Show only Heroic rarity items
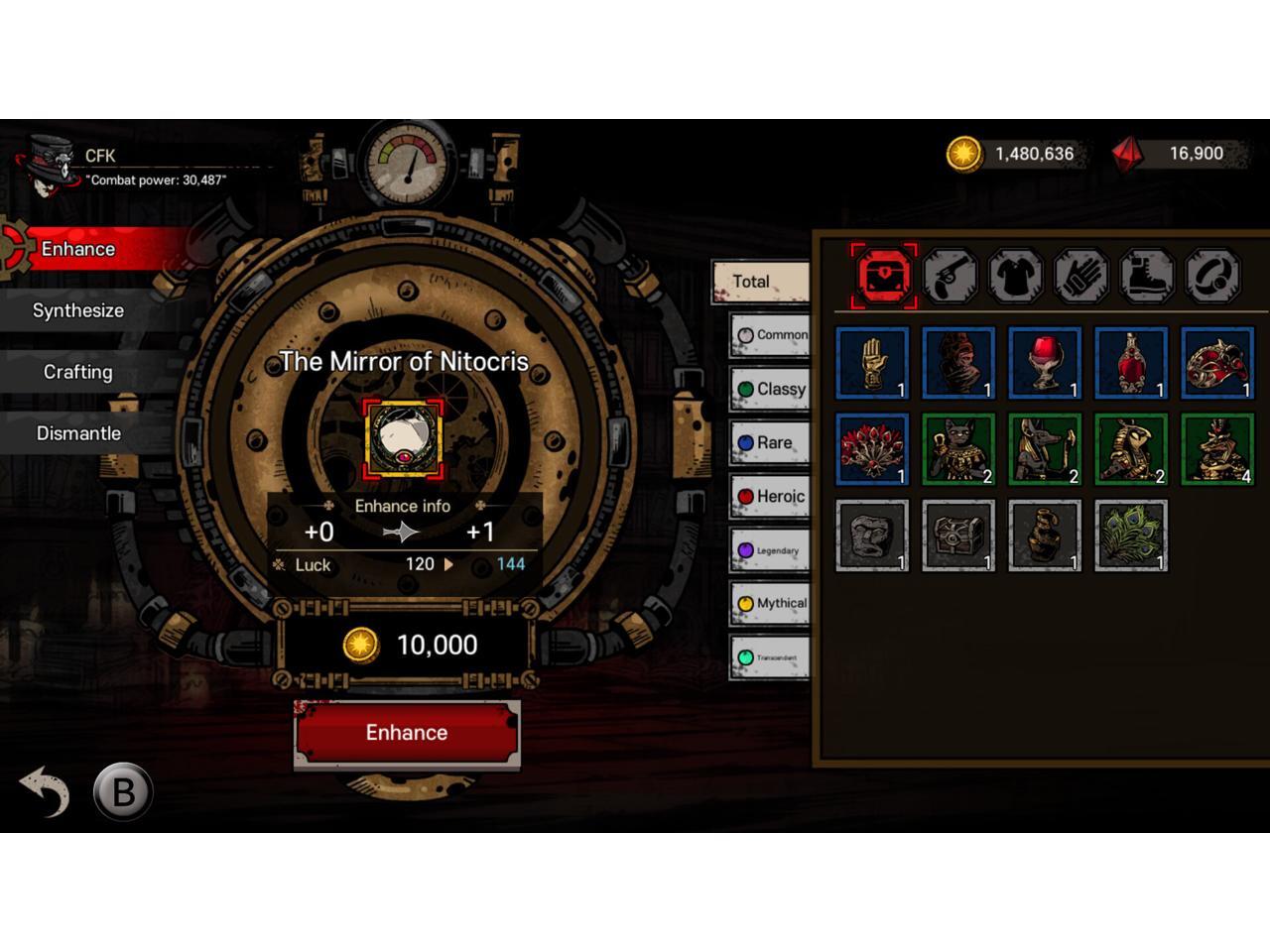The height and width of the screenshot is (952, 1270). click(x=770, y=496)
